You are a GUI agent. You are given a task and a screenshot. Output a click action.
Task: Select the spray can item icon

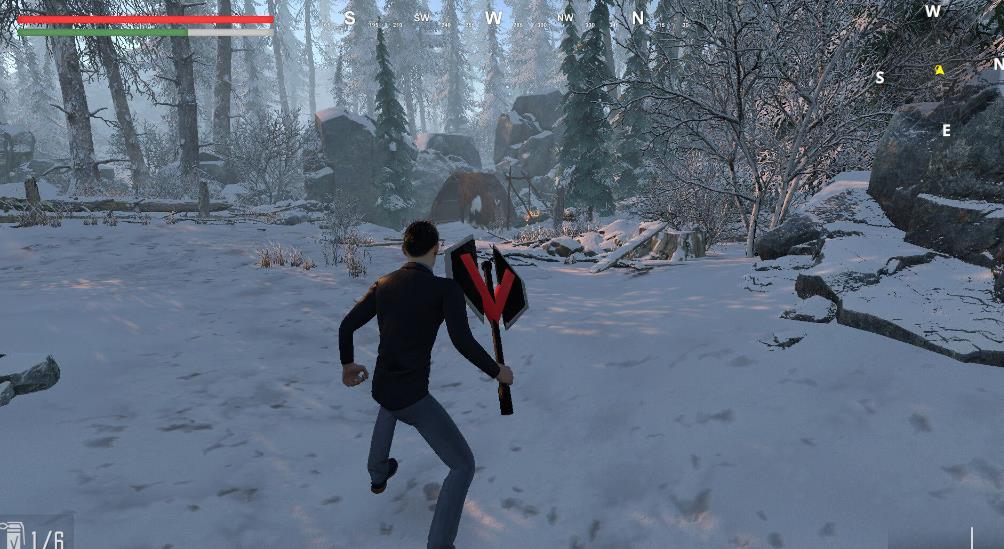[x=12, y=535]
